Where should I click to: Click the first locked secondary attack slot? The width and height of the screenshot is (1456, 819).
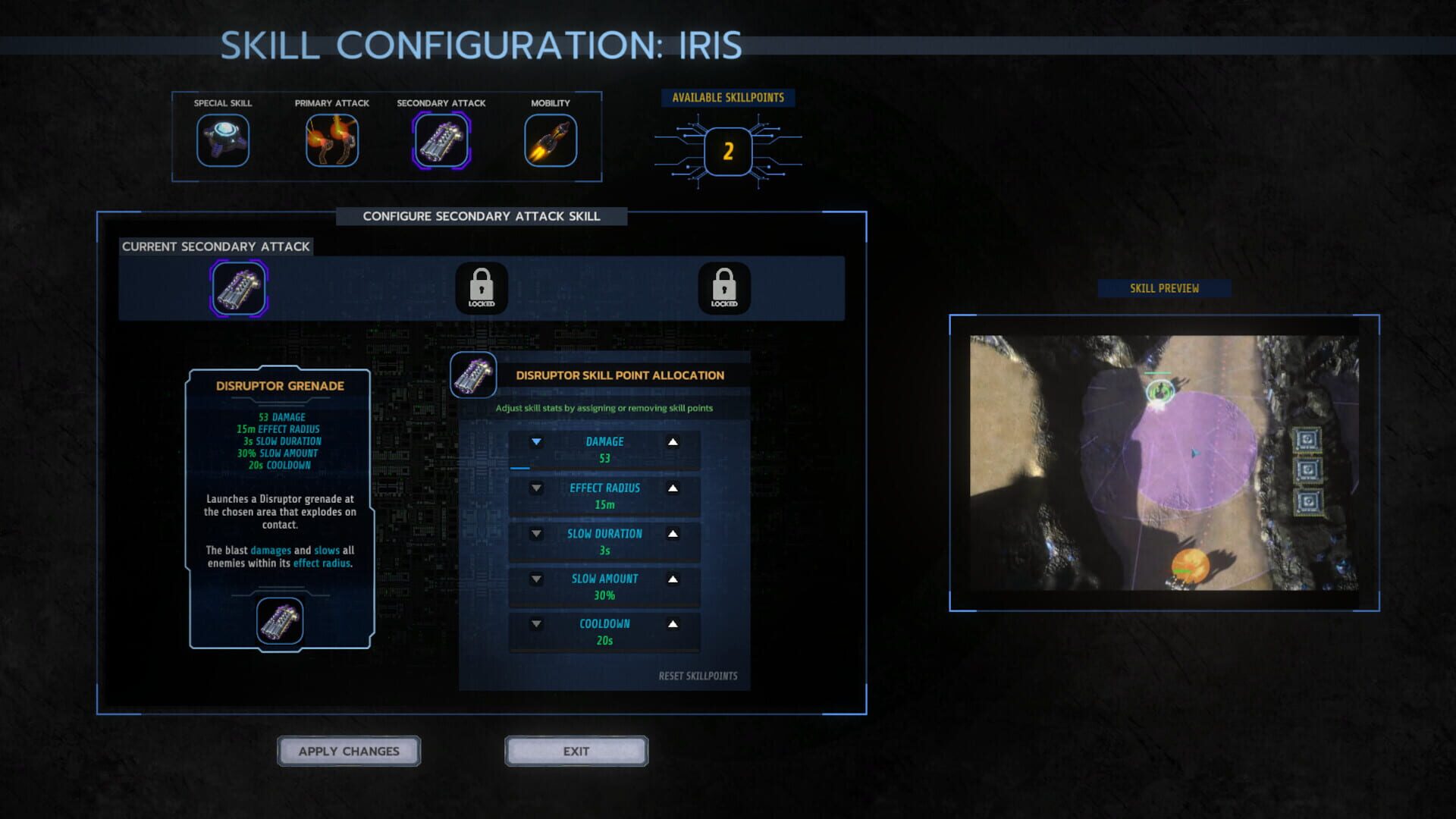[x=483, y=288]
